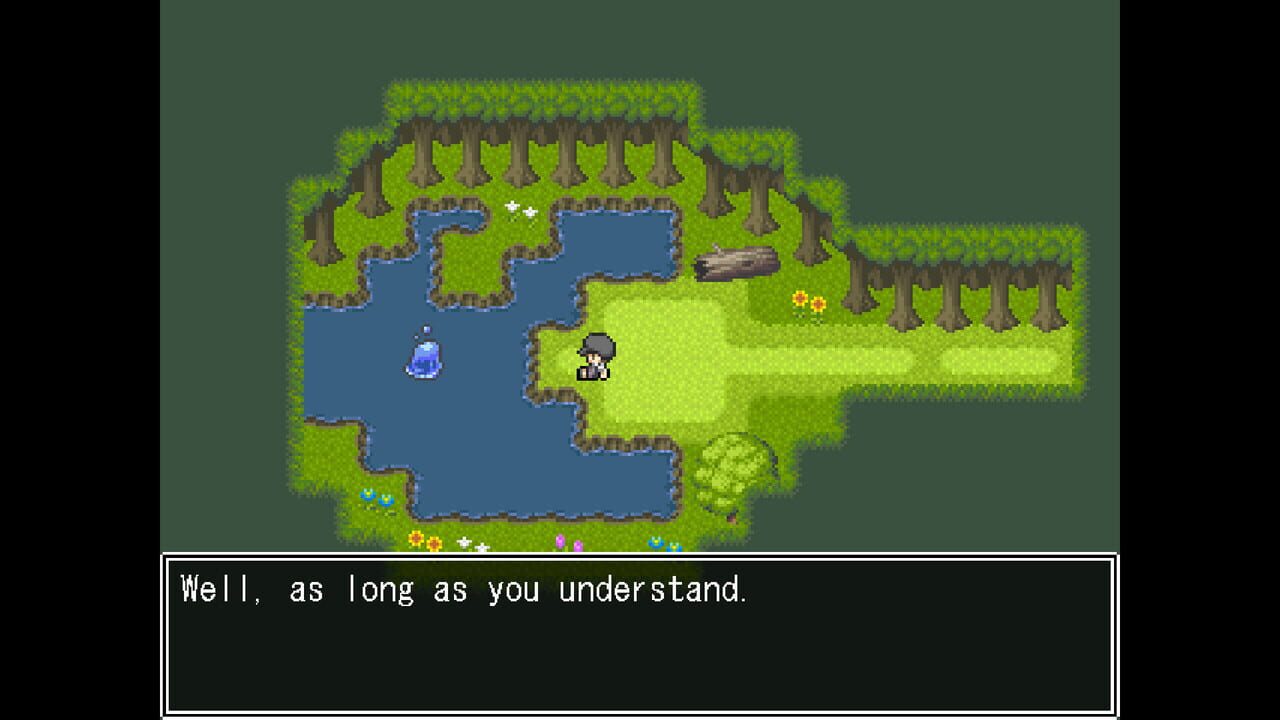
Task: Select the sunflower pair near the log
Action: (808, 299)
